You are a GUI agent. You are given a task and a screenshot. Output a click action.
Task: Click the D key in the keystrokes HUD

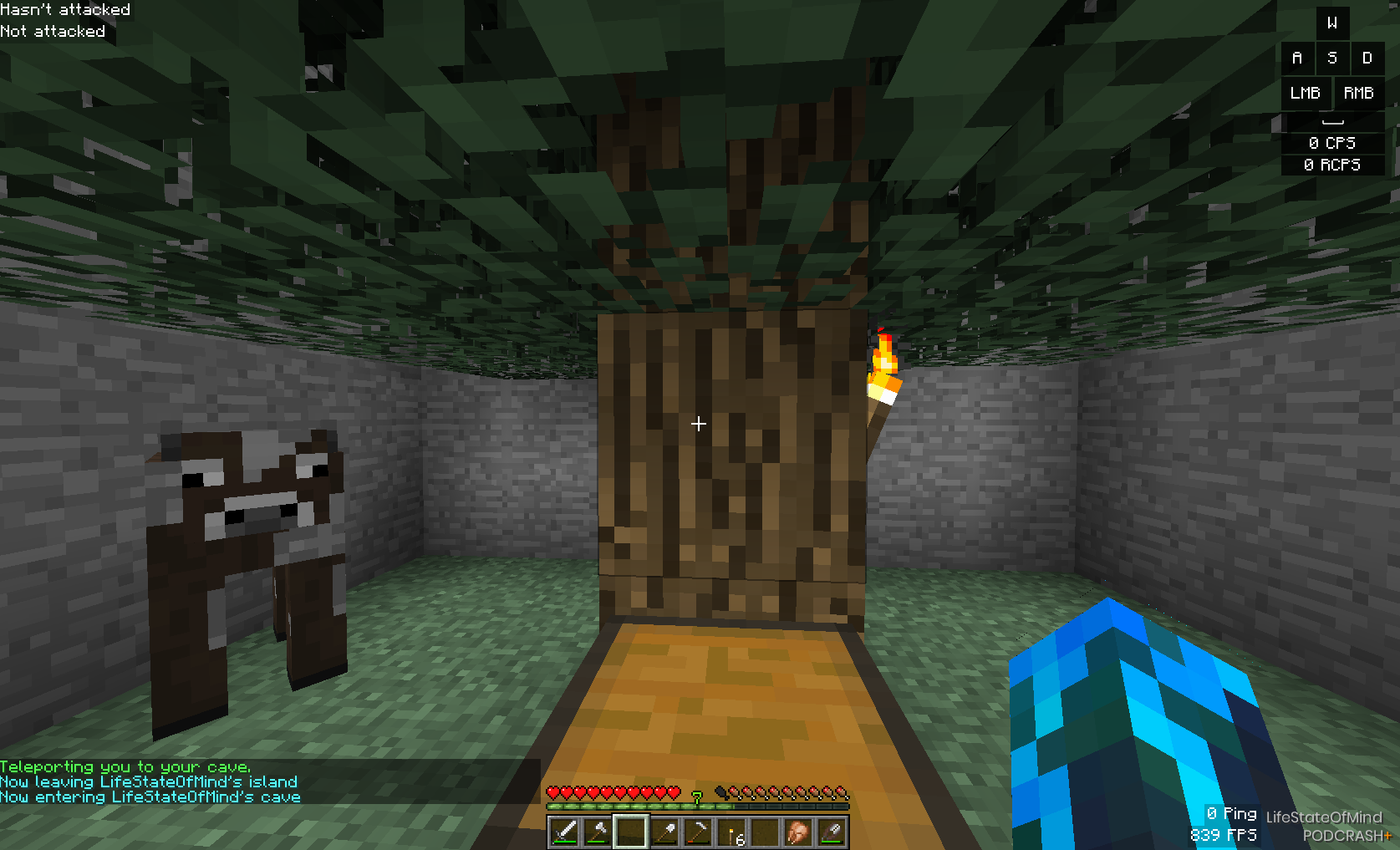tap(1368, 58)
